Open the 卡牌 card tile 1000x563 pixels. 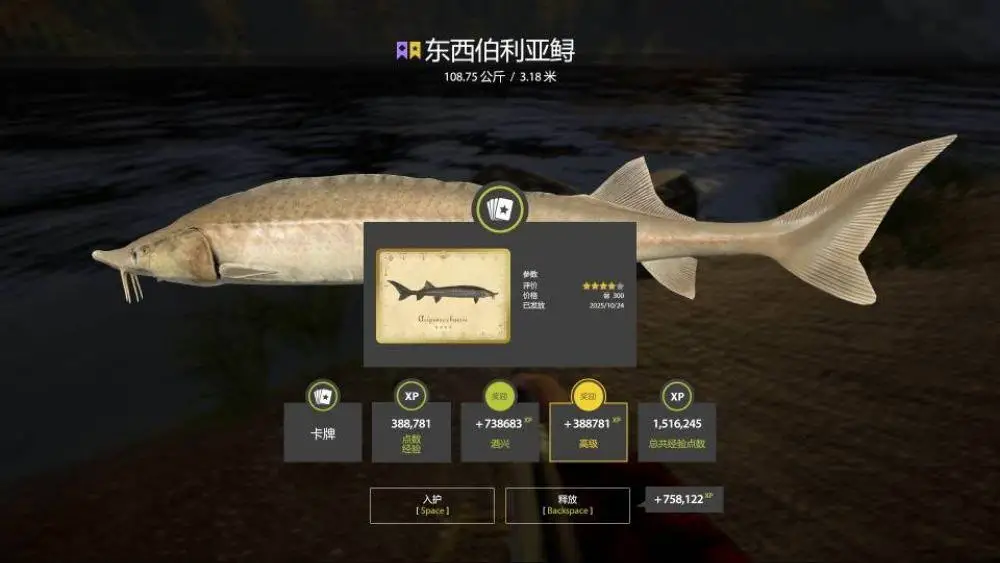(322, 432)
